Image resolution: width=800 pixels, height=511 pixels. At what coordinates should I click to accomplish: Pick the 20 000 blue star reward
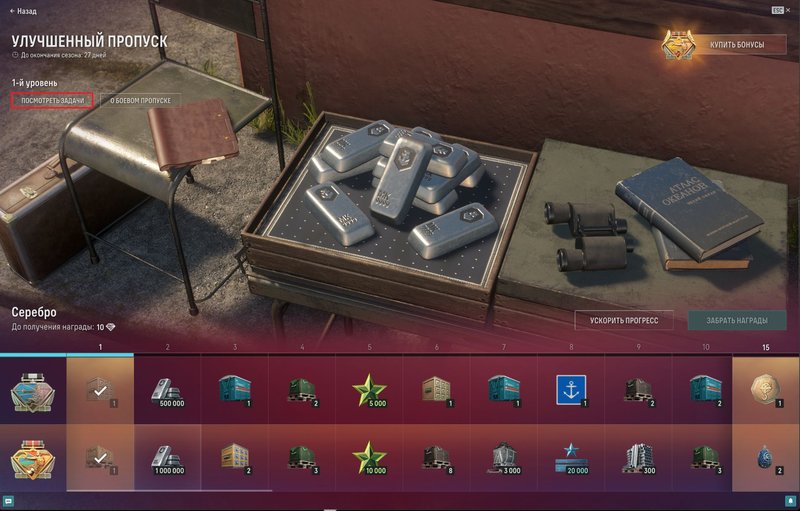(571, 458)
